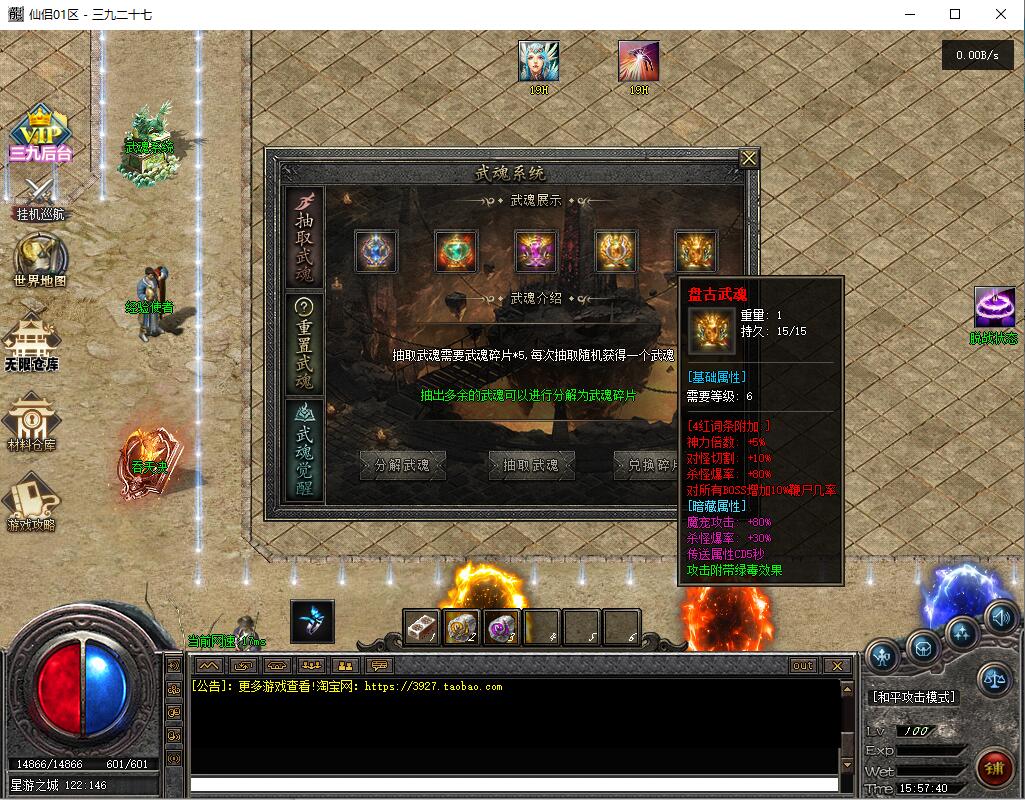Open the 世界地图 world map
The image size is (1025, 800).
(40, 262)
